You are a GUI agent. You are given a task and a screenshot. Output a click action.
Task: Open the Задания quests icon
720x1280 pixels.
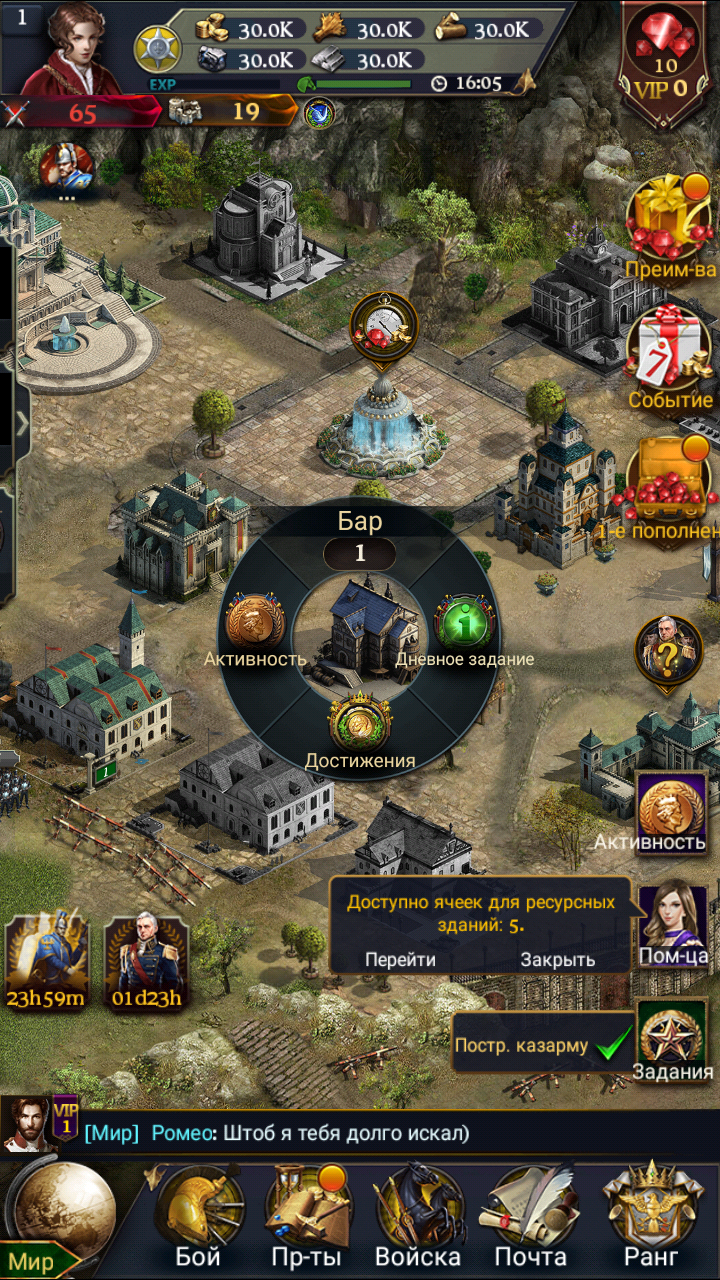(x=672, y=1042)
